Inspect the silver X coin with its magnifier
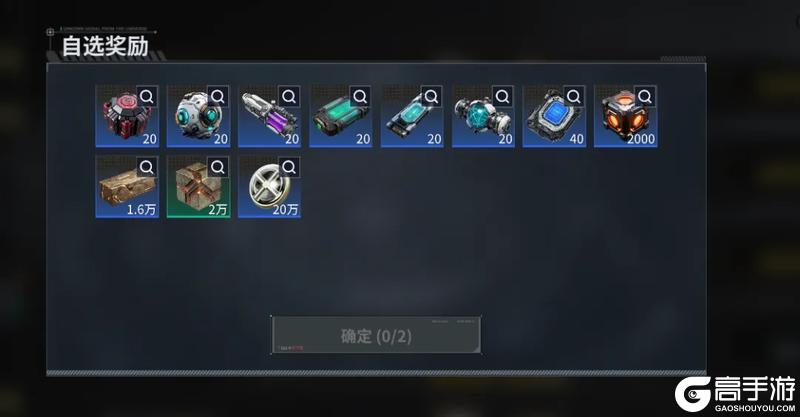Viewport: 800px width, 417px height. pyautogui.click(x=289, y=167)
